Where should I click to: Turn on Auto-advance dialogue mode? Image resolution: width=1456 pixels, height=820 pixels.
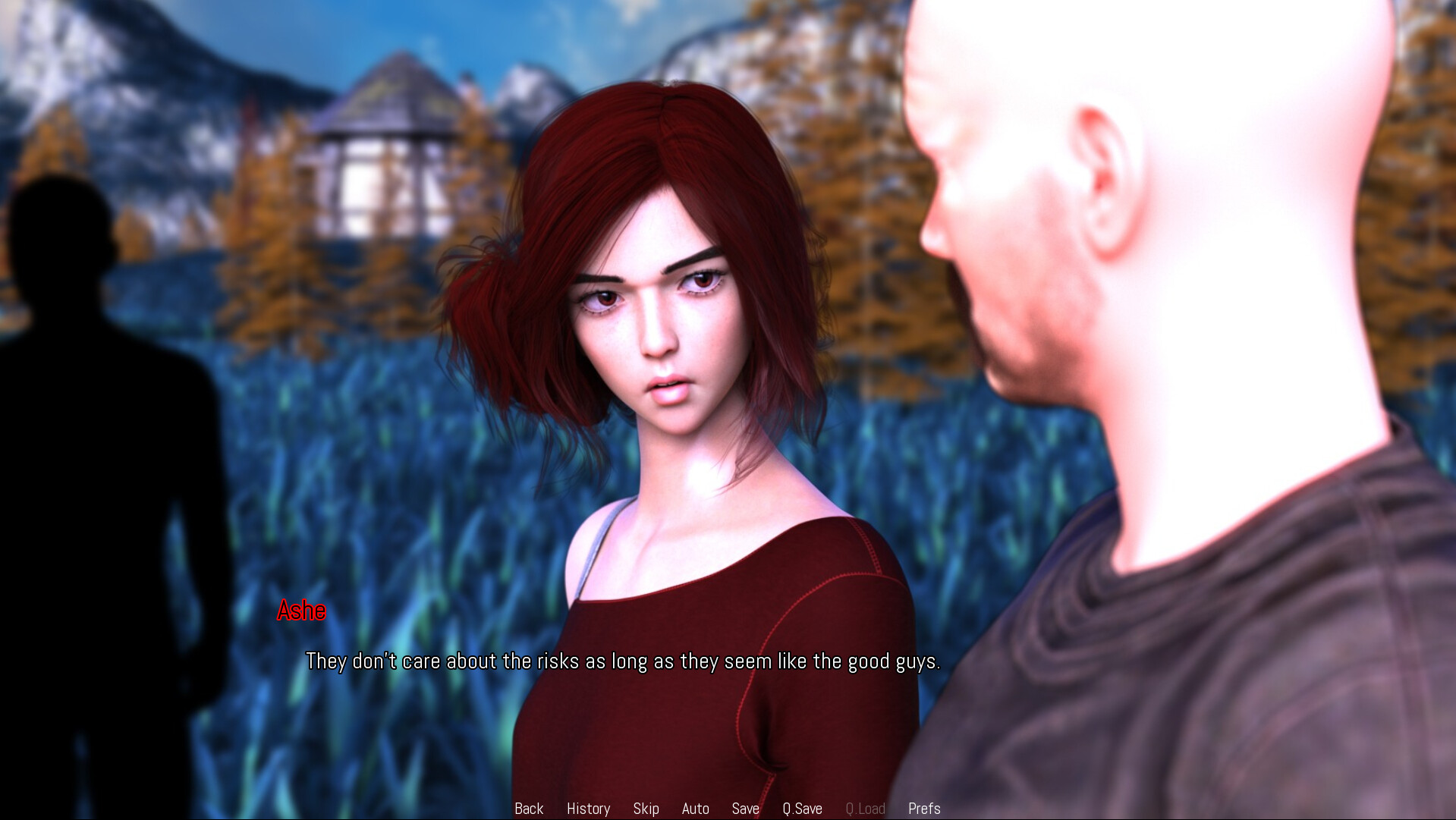(695, 809)
